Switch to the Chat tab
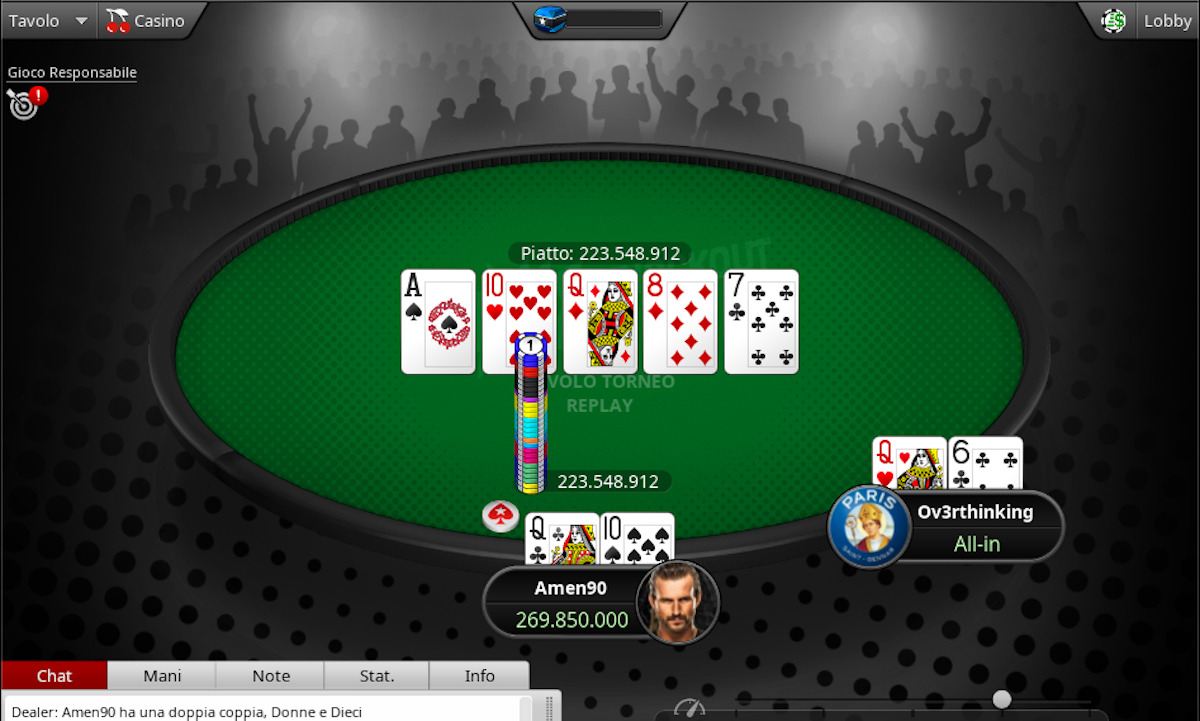 [54, 676]
